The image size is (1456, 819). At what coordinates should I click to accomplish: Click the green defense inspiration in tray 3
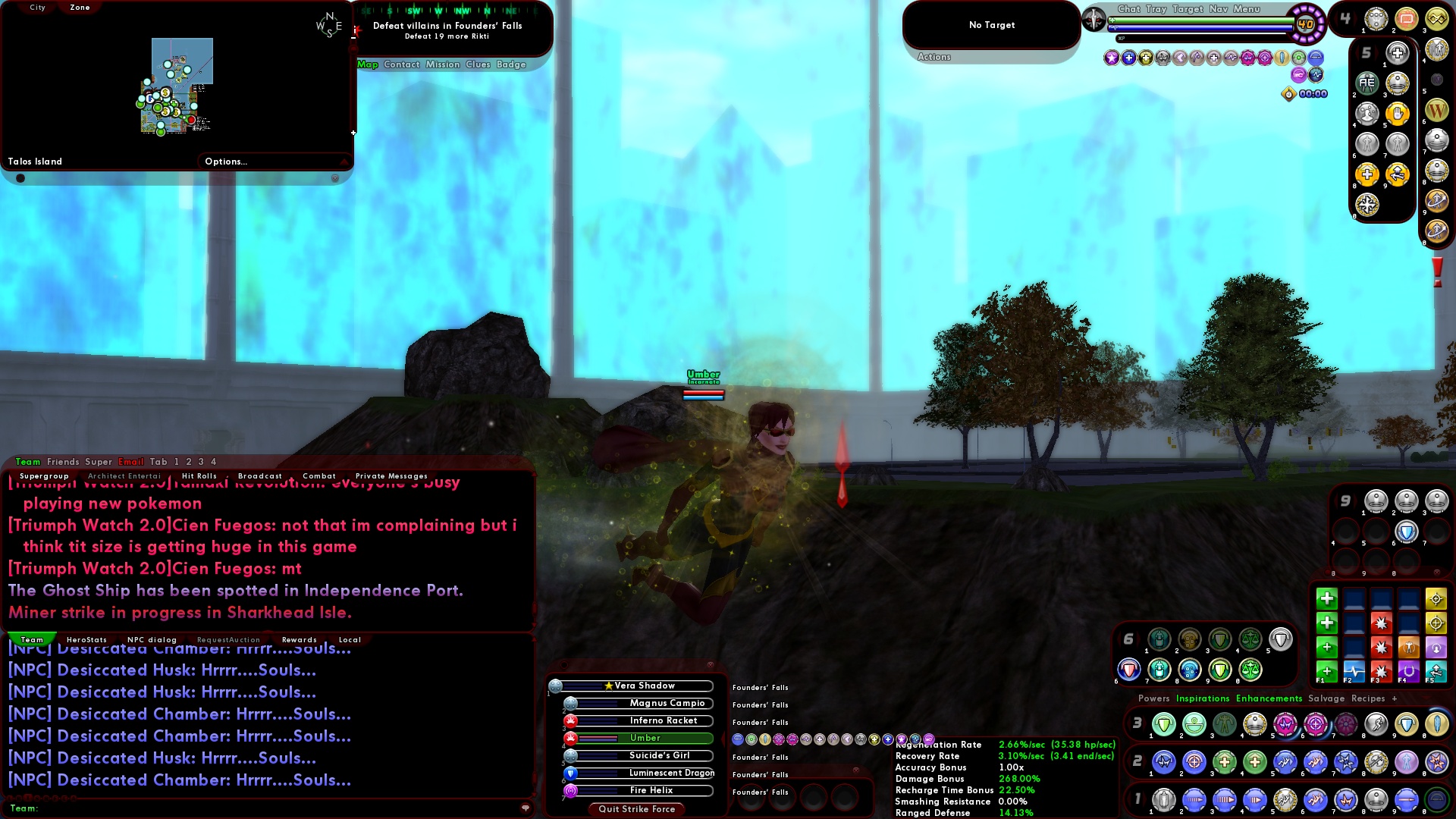1163,724
